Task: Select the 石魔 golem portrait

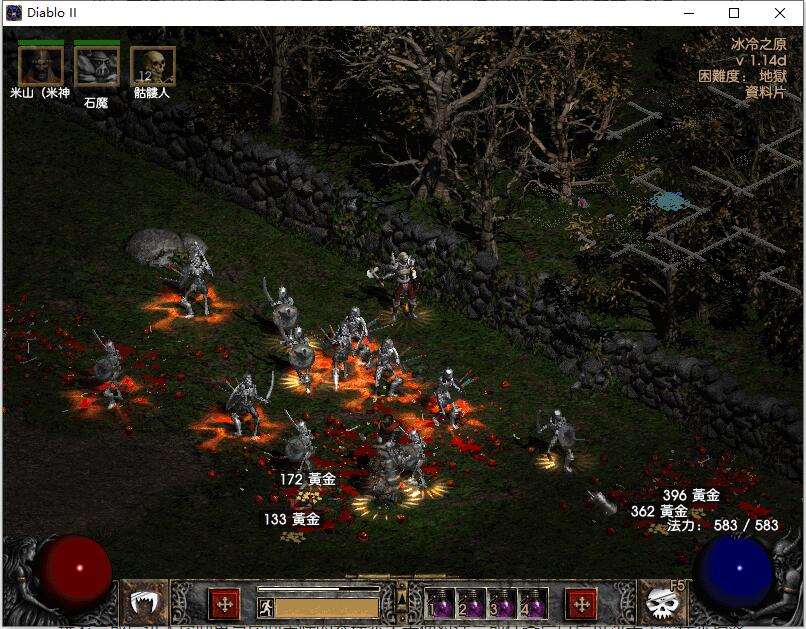Action: click(x=97, y=65)
